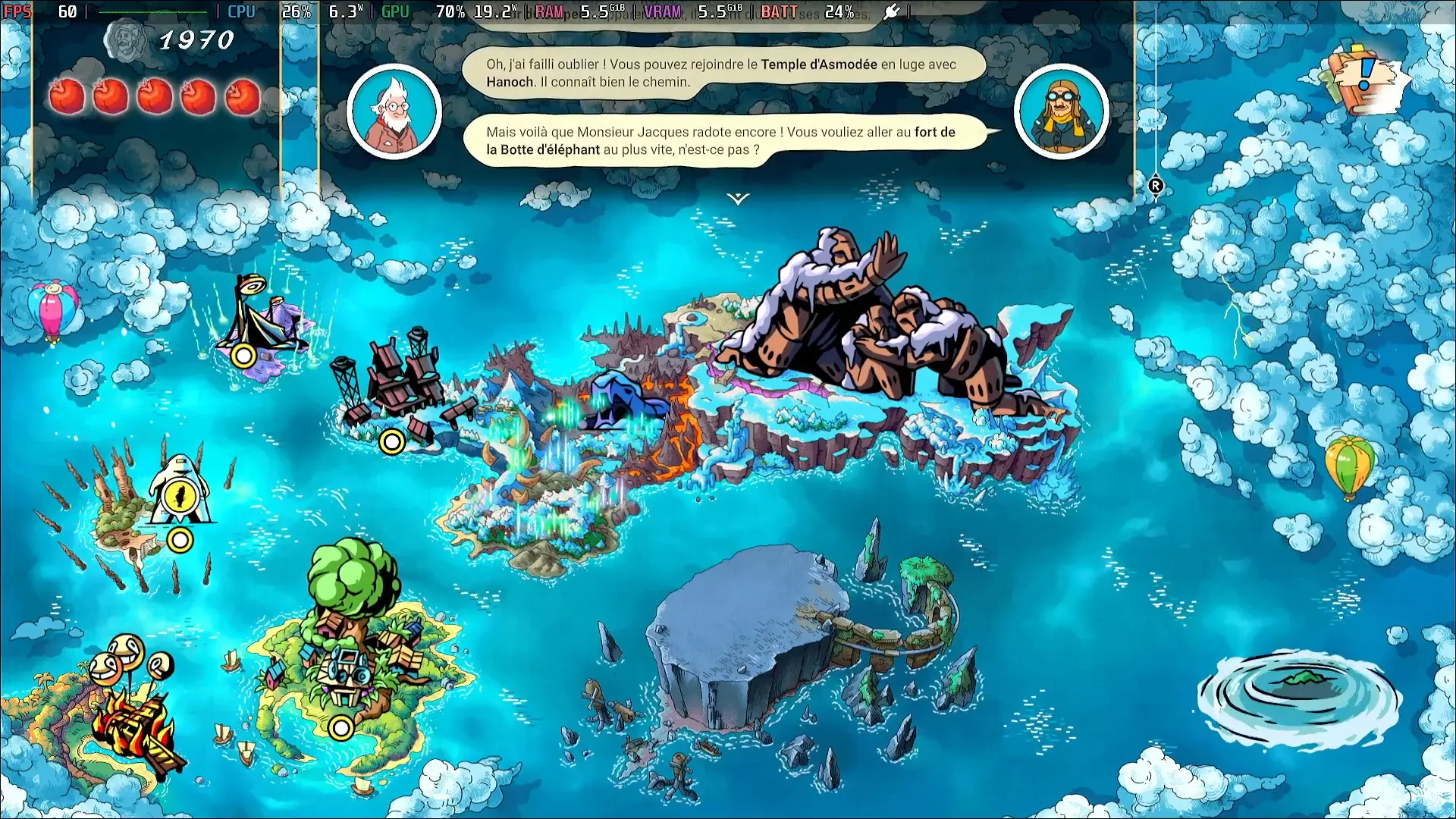
Task: Click the wrench icon in the overlay bar
Action: pyautogui.click(x=893, y=11)
